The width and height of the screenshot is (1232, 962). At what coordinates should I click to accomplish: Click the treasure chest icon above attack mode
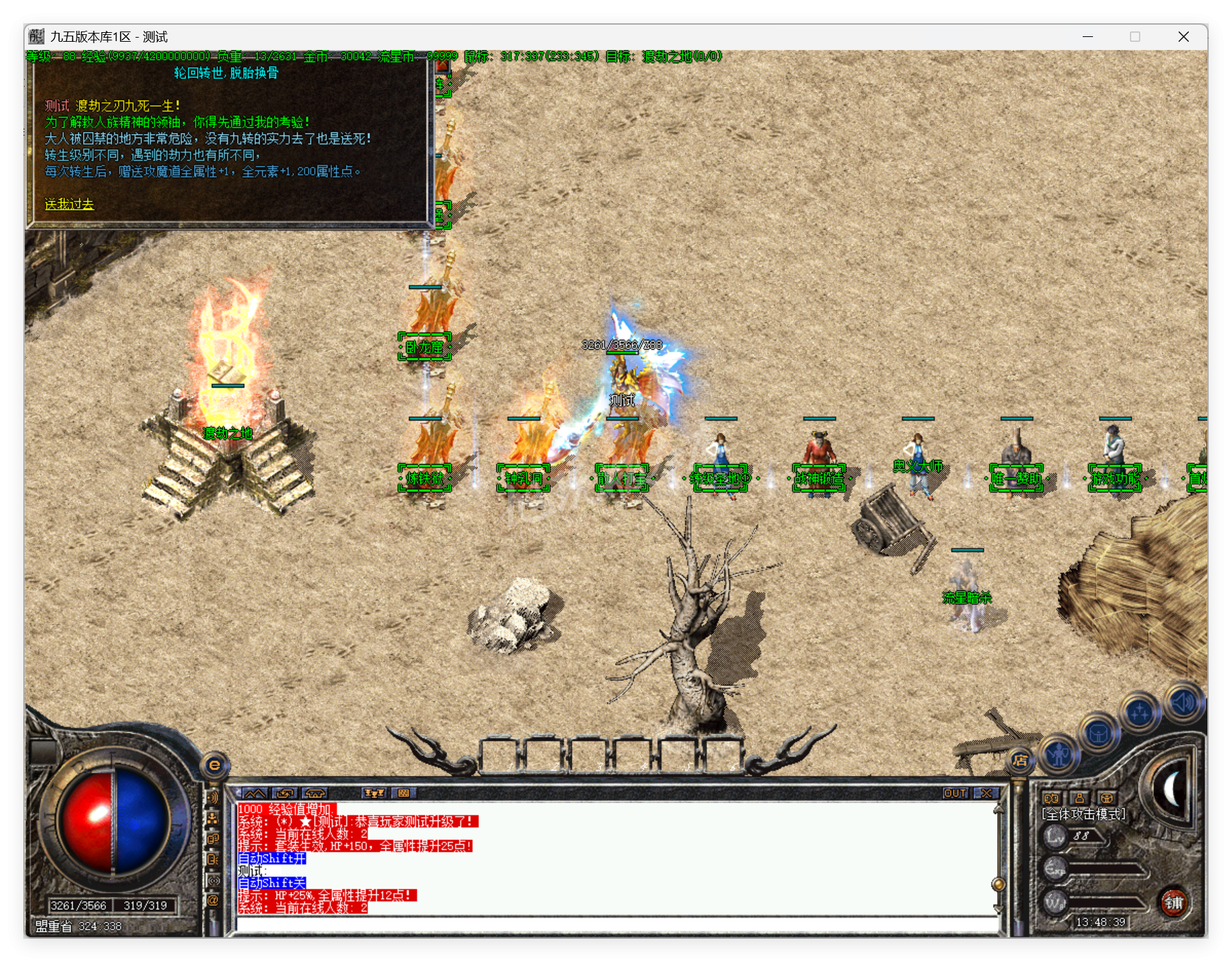coord(1107,798)
